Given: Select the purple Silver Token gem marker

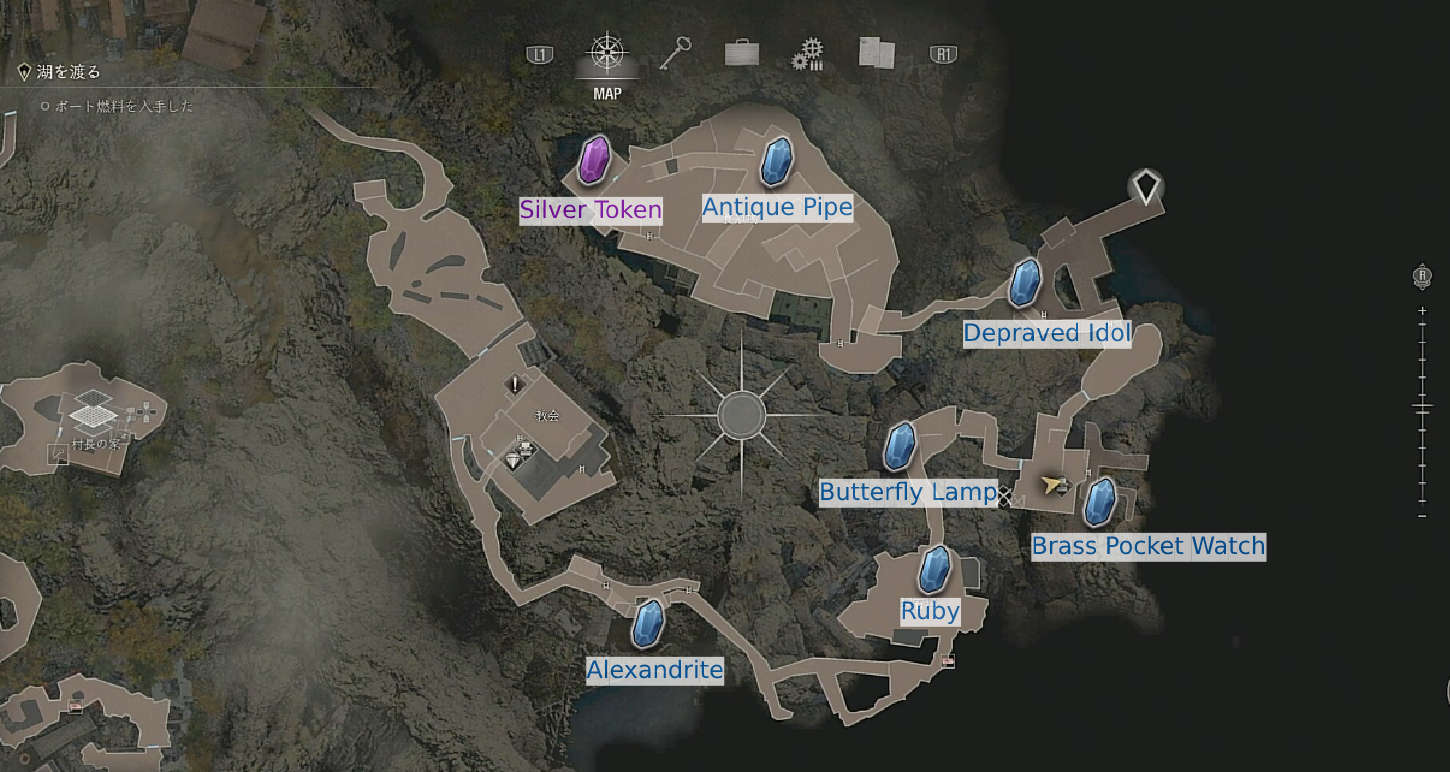Looking at the screenshot, I should point(594,160).
